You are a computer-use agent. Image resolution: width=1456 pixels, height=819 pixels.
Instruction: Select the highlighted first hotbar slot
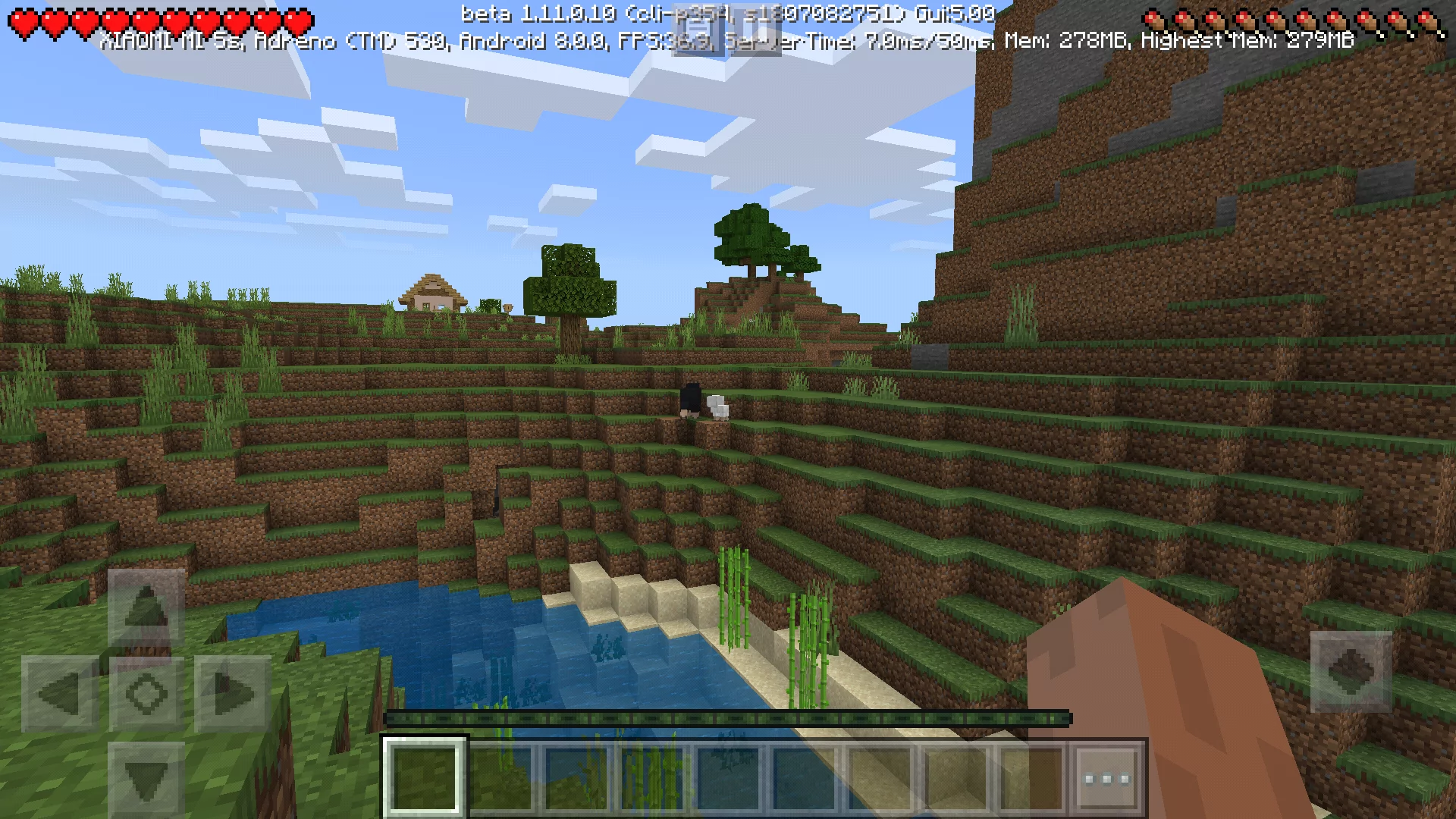coord(425,778)
